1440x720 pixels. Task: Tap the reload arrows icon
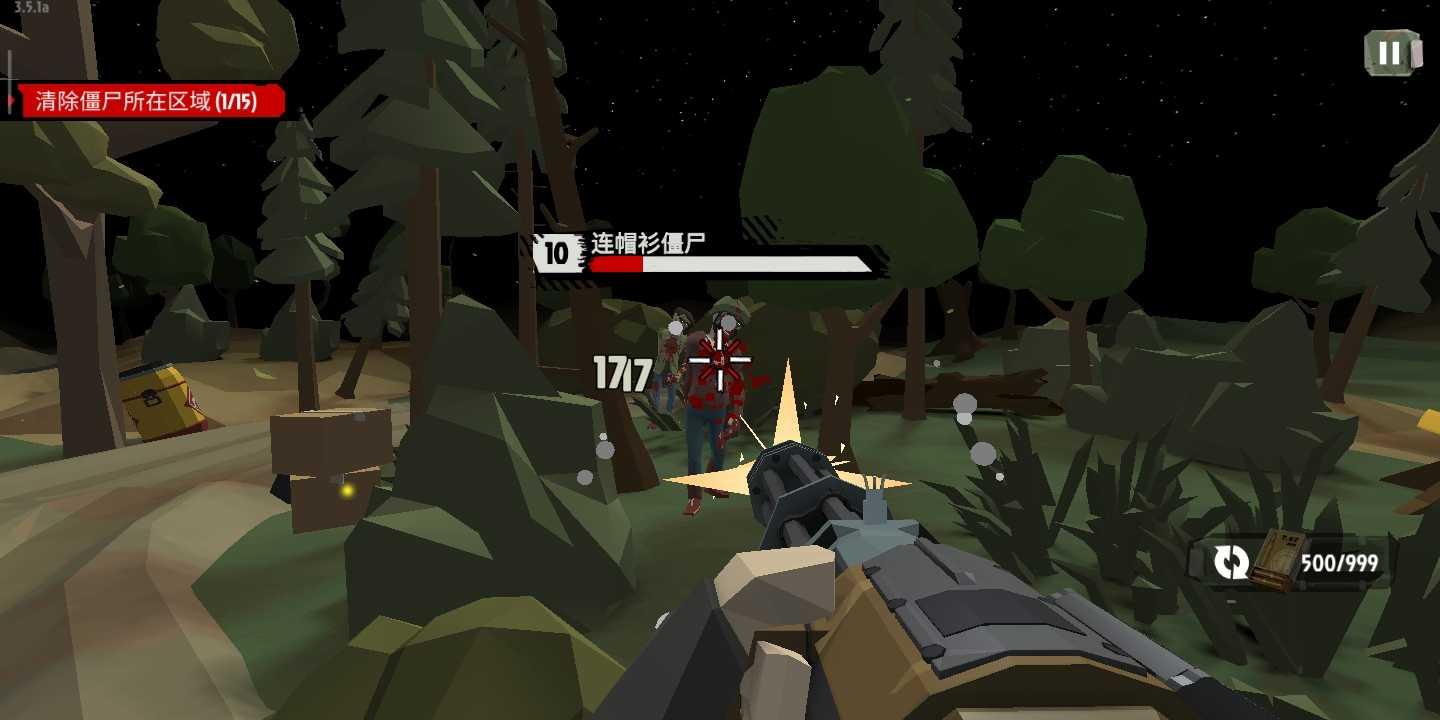click(1230, 561)
